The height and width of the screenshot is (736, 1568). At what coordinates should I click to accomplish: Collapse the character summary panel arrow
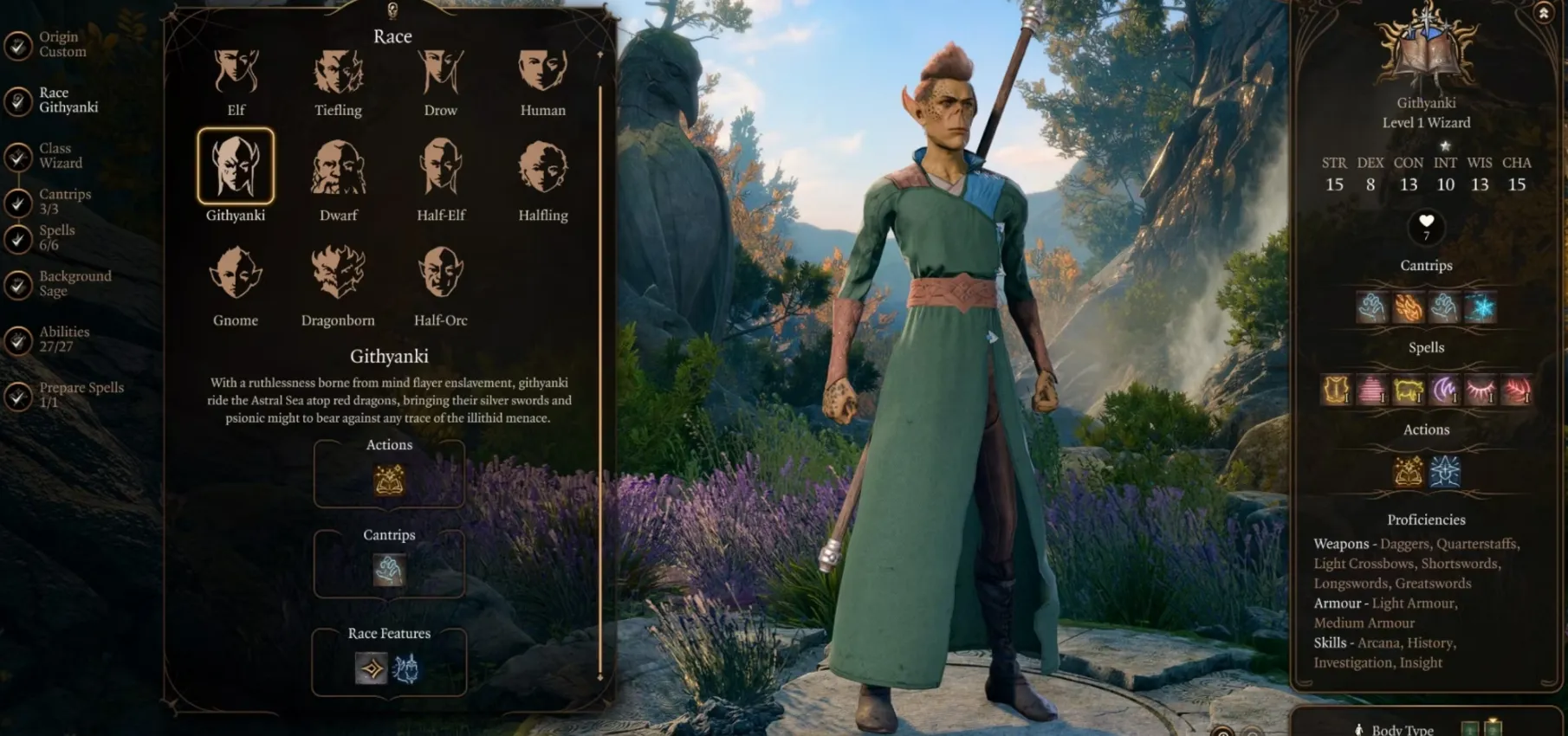coord(1543,13)
